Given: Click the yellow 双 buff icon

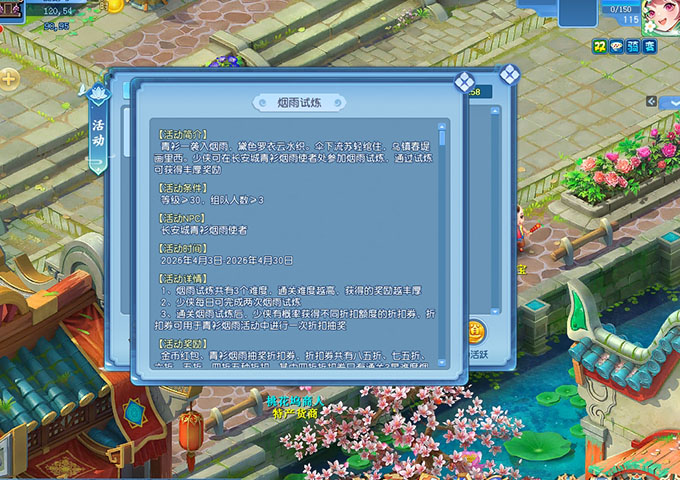Looking at the screenshot, I should point(599,46).
